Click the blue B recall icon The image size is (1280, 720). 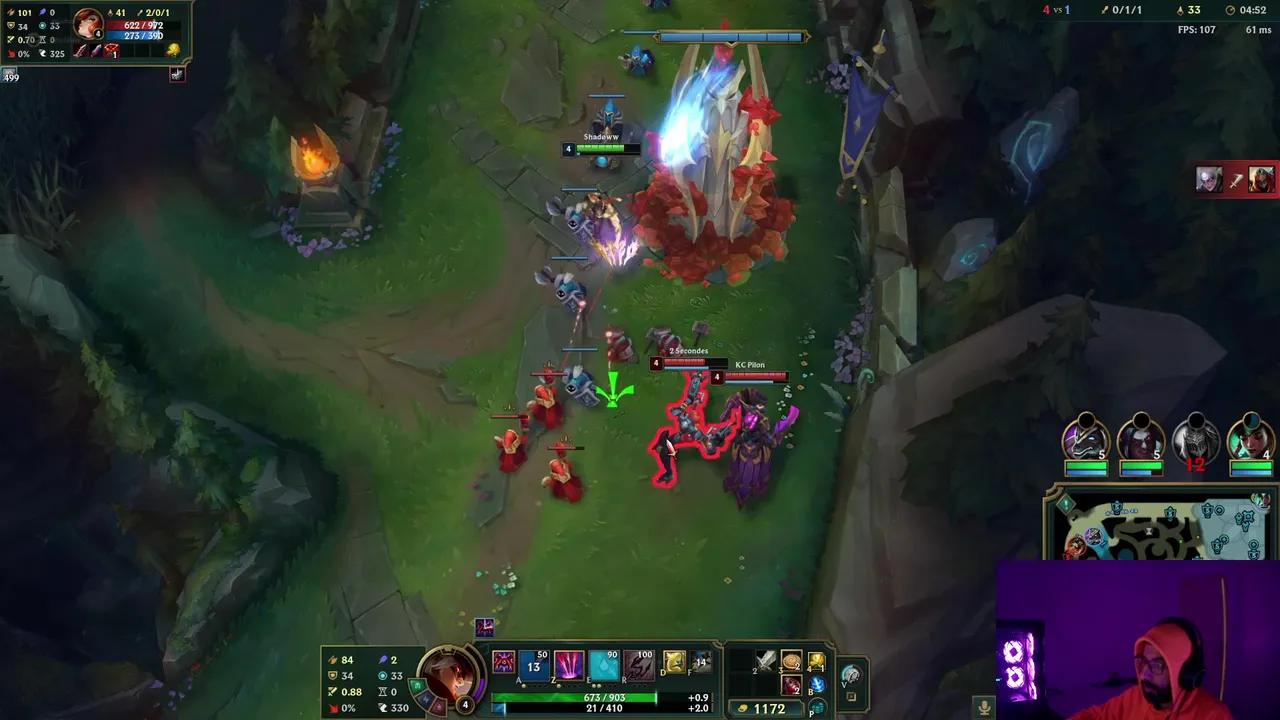[x=818, y=685]
